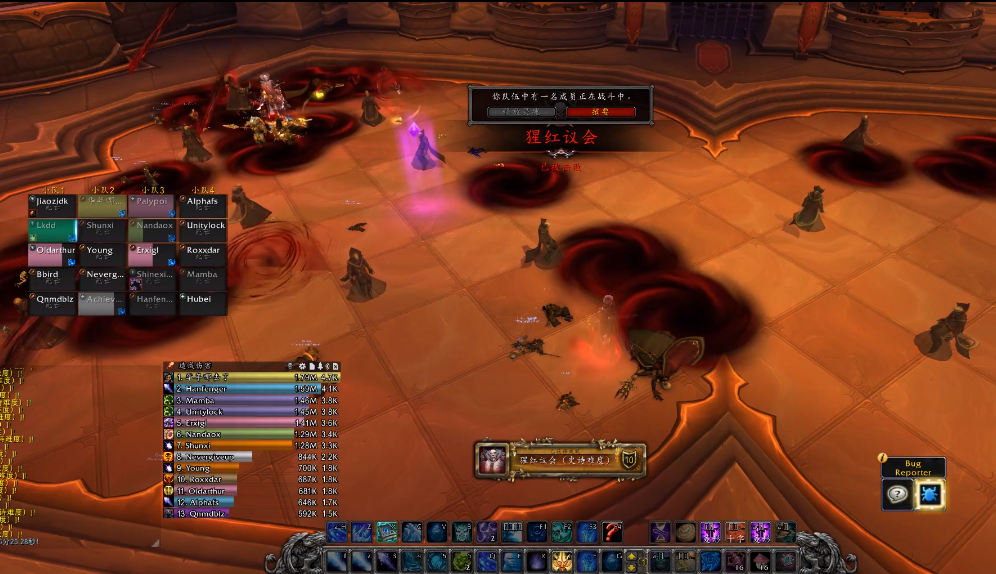The image size is (996, 574).
Task: Use the golden sunburst ability on the action bar
Action: 563,560
